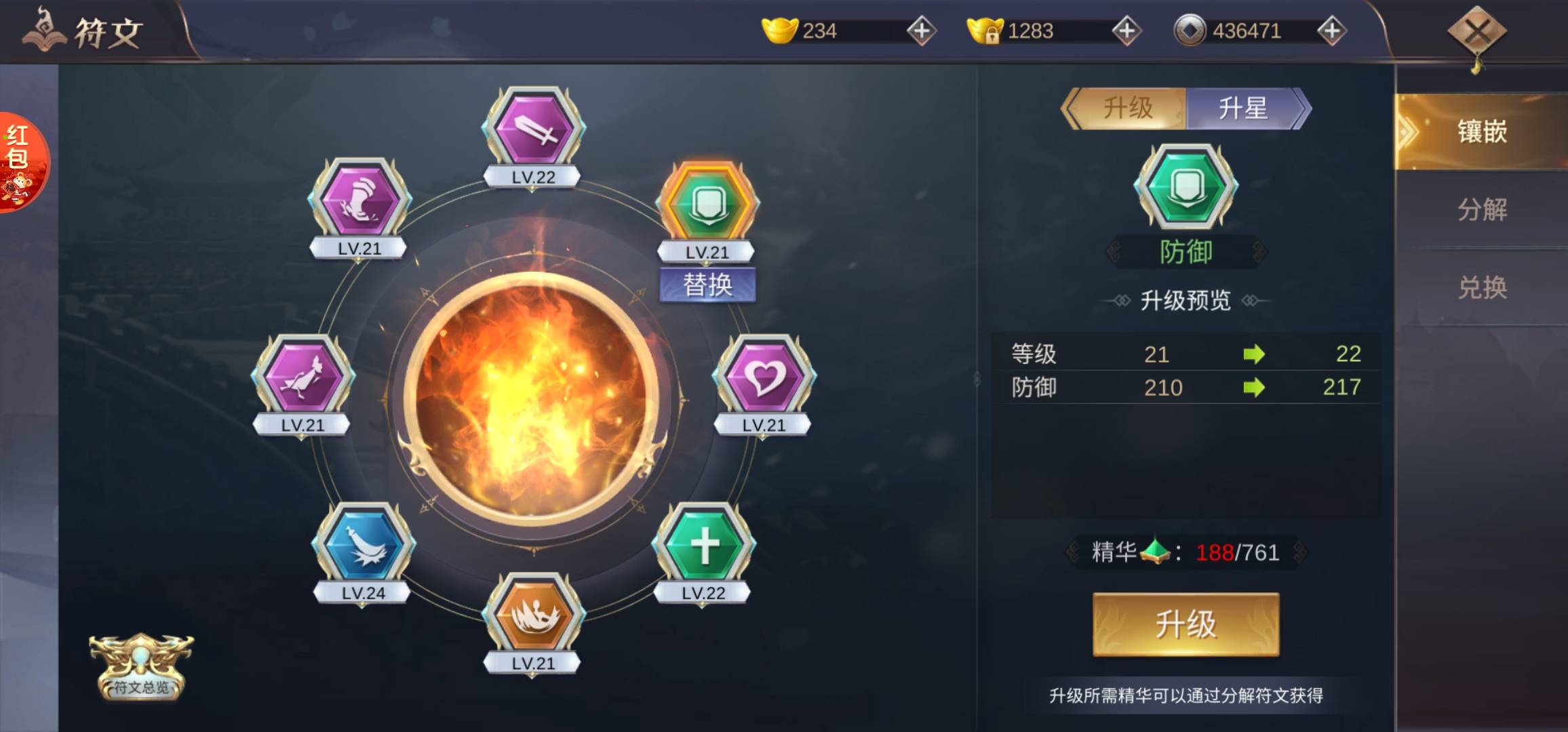Close the rune screen with the X button
The height and width of the screenshot is (732, 1568).
pyautogui.click(x=1477, y=32)
